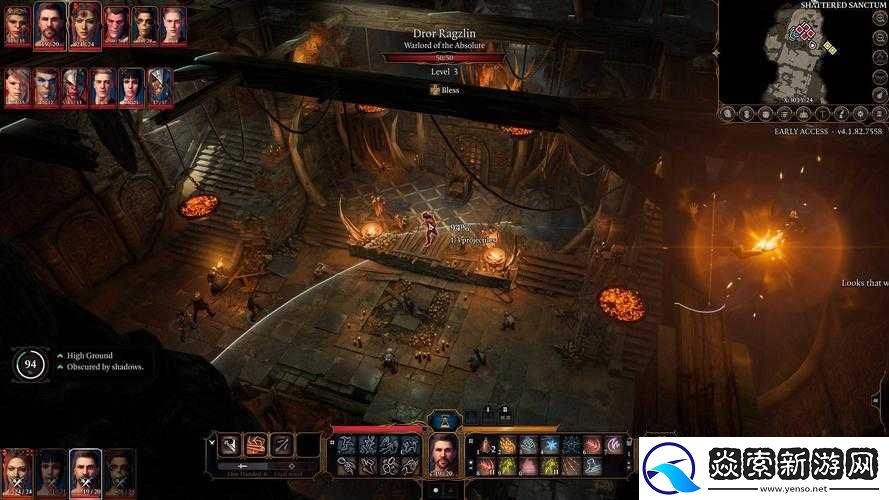The width and height of the screenshot is (889, 500).
Task: Select the red-skinned enemy in turn order
Action: [x=115, y=22]
